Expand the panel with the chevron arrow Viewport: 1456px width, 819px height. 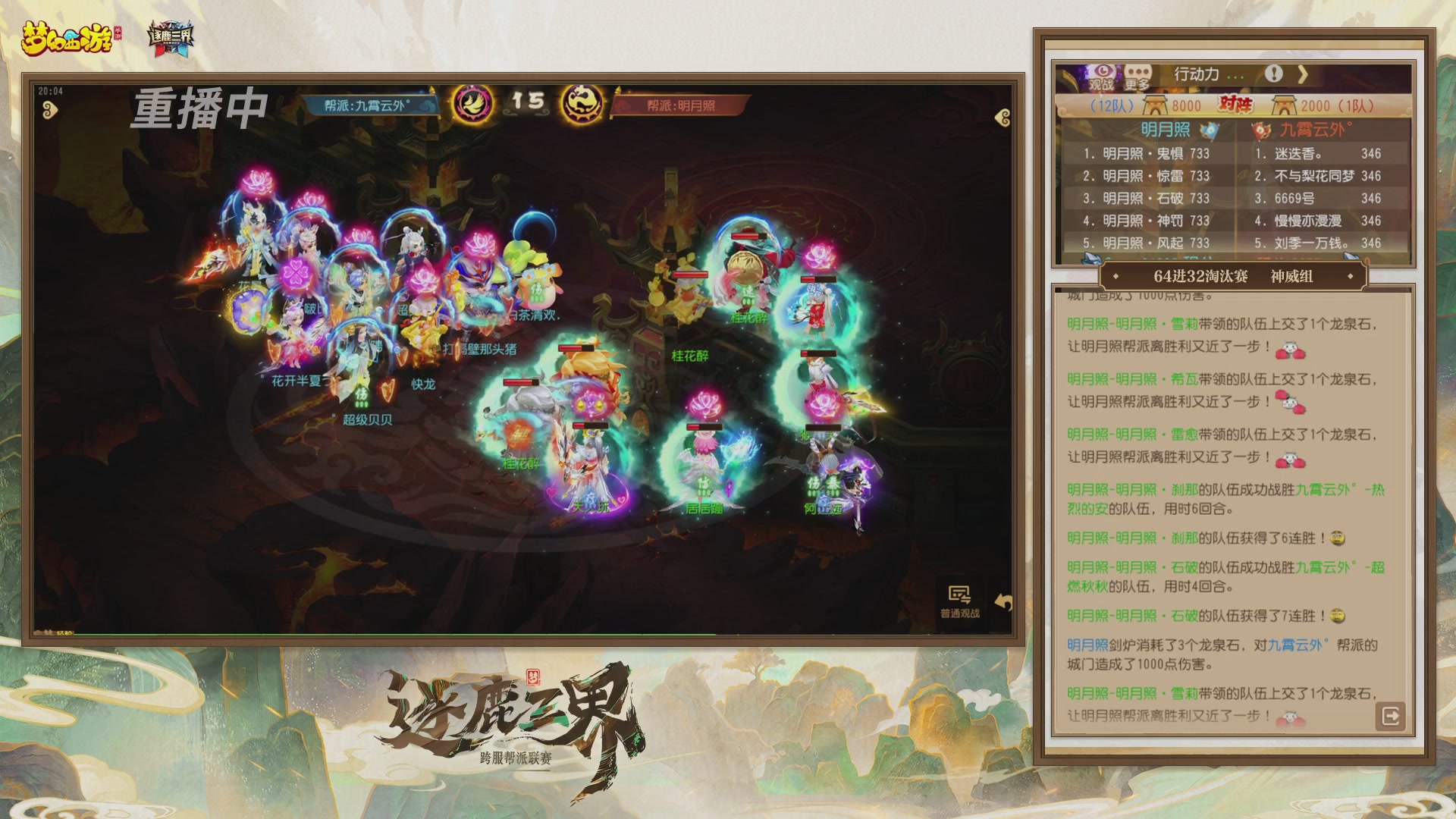1304,73
